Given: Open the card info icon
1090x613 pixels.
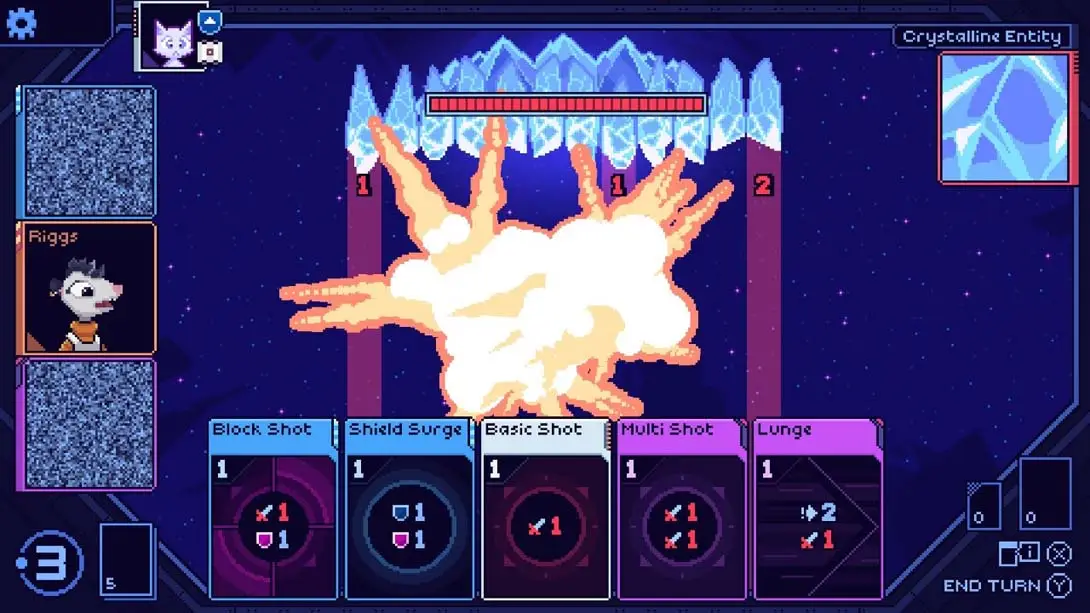Looking at the screenshot, I should [1019, 553].
